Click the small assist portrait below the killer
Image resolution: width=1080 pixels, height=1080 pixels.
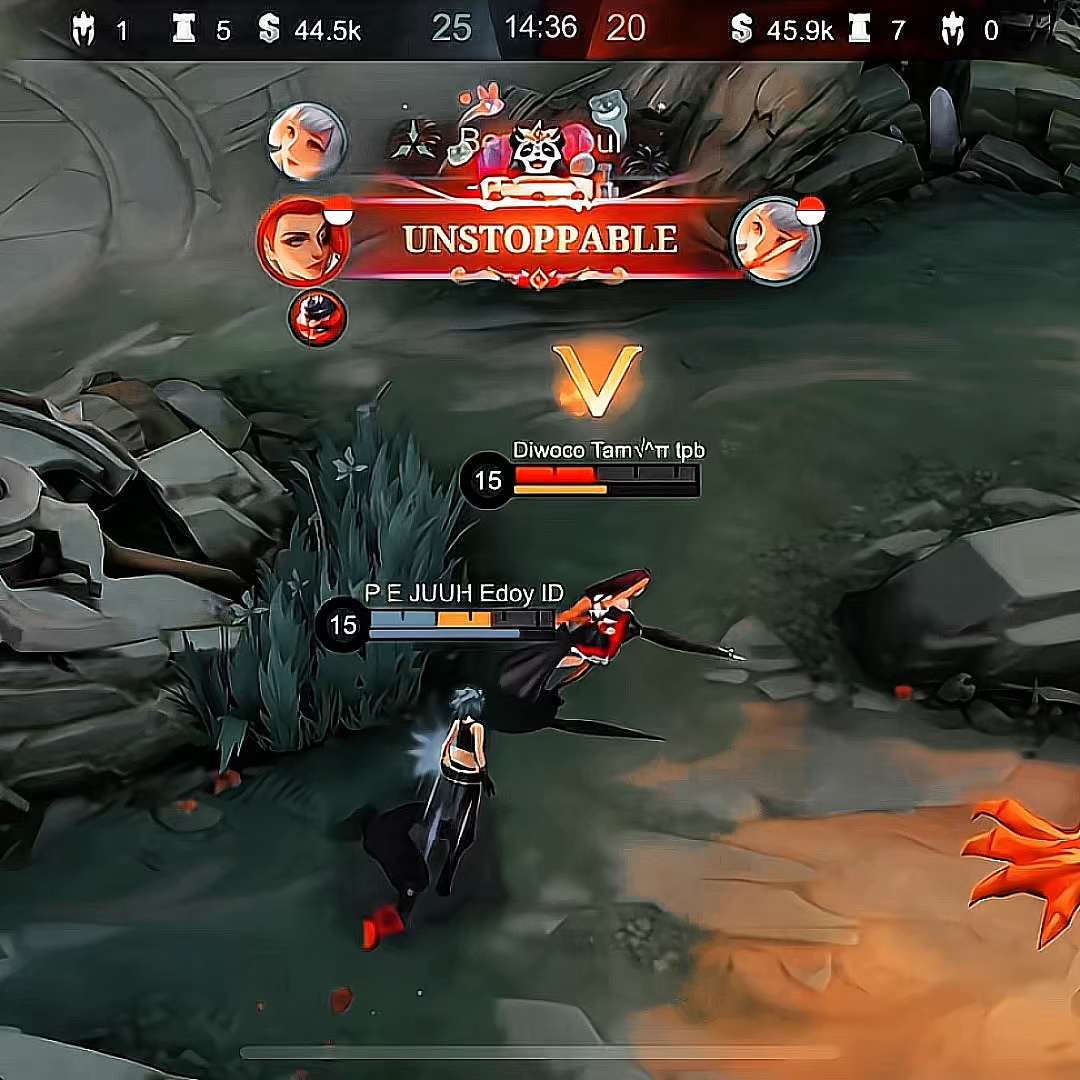pyautogui.click(x=317, y=317)
